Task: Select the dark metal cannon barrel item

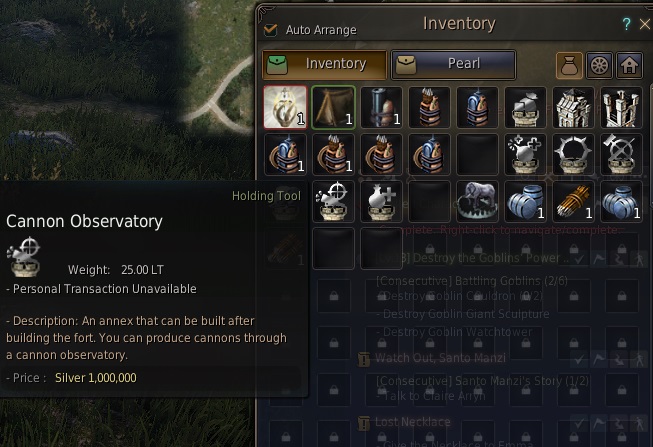Action: click(382, 107)
